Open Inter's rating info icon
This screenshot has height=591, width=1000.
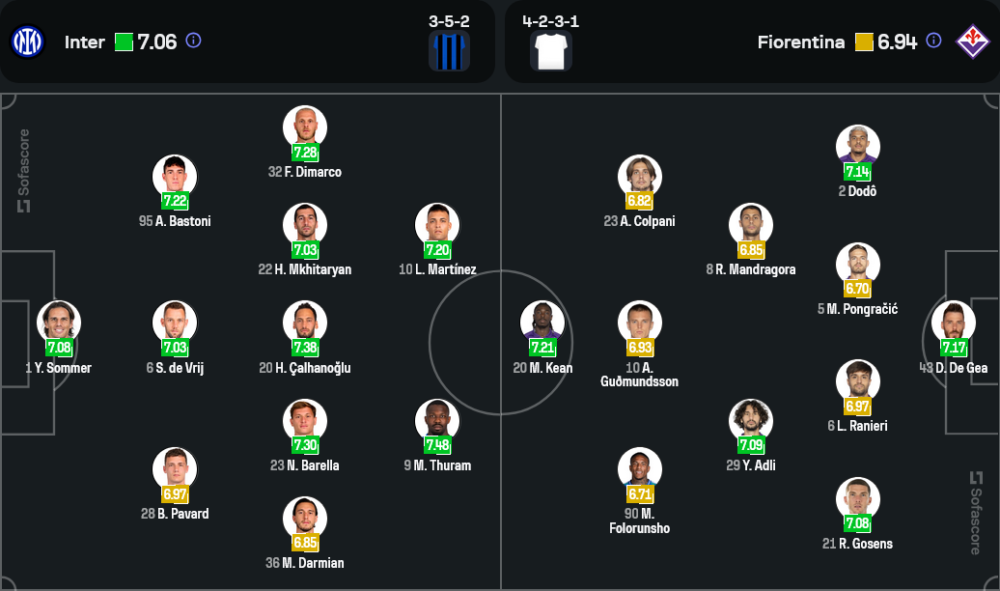click(x=194, y=41)
